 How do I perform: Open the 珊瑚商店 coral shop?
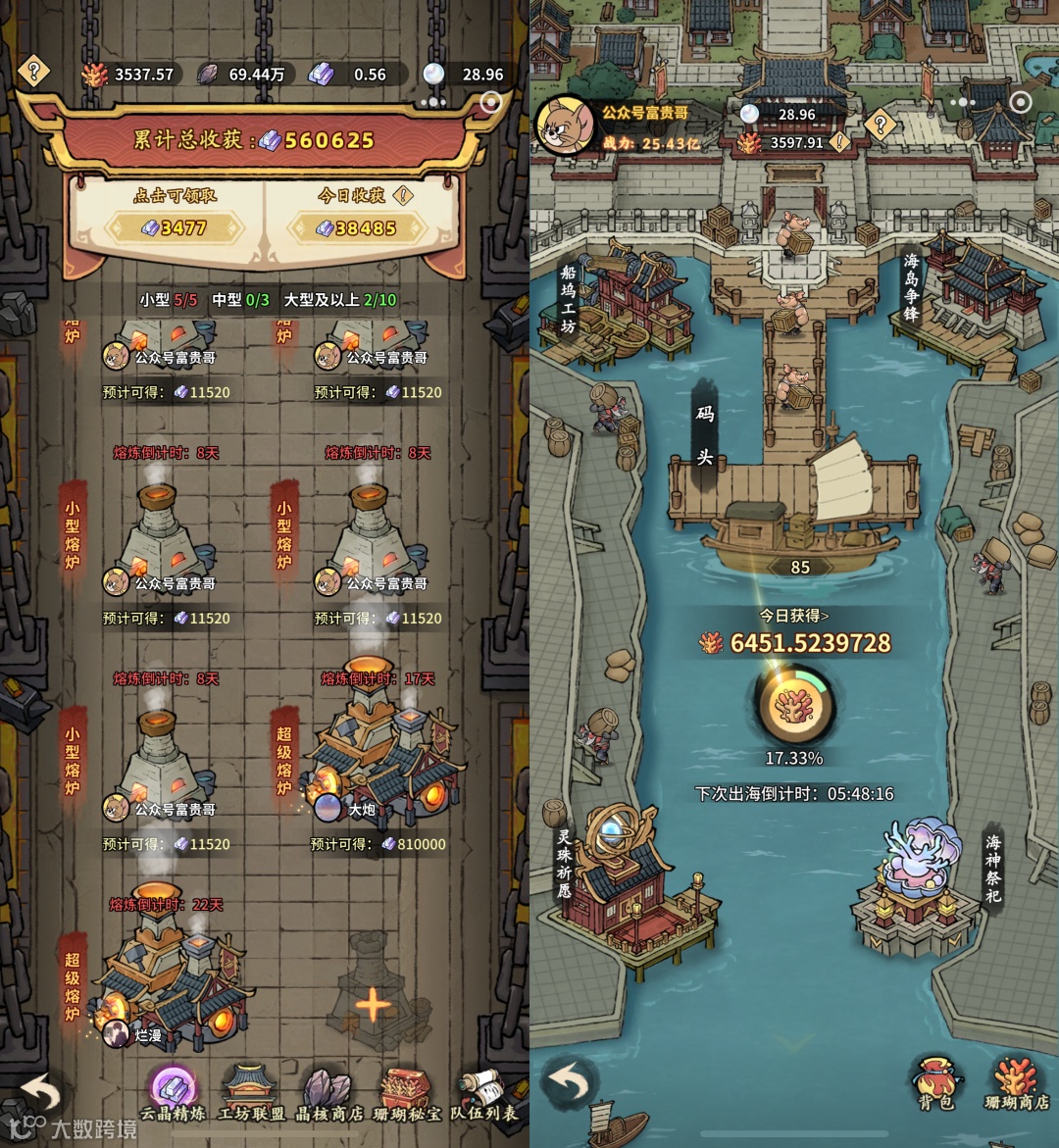pyautogui.click(x=1015, y=1083)
